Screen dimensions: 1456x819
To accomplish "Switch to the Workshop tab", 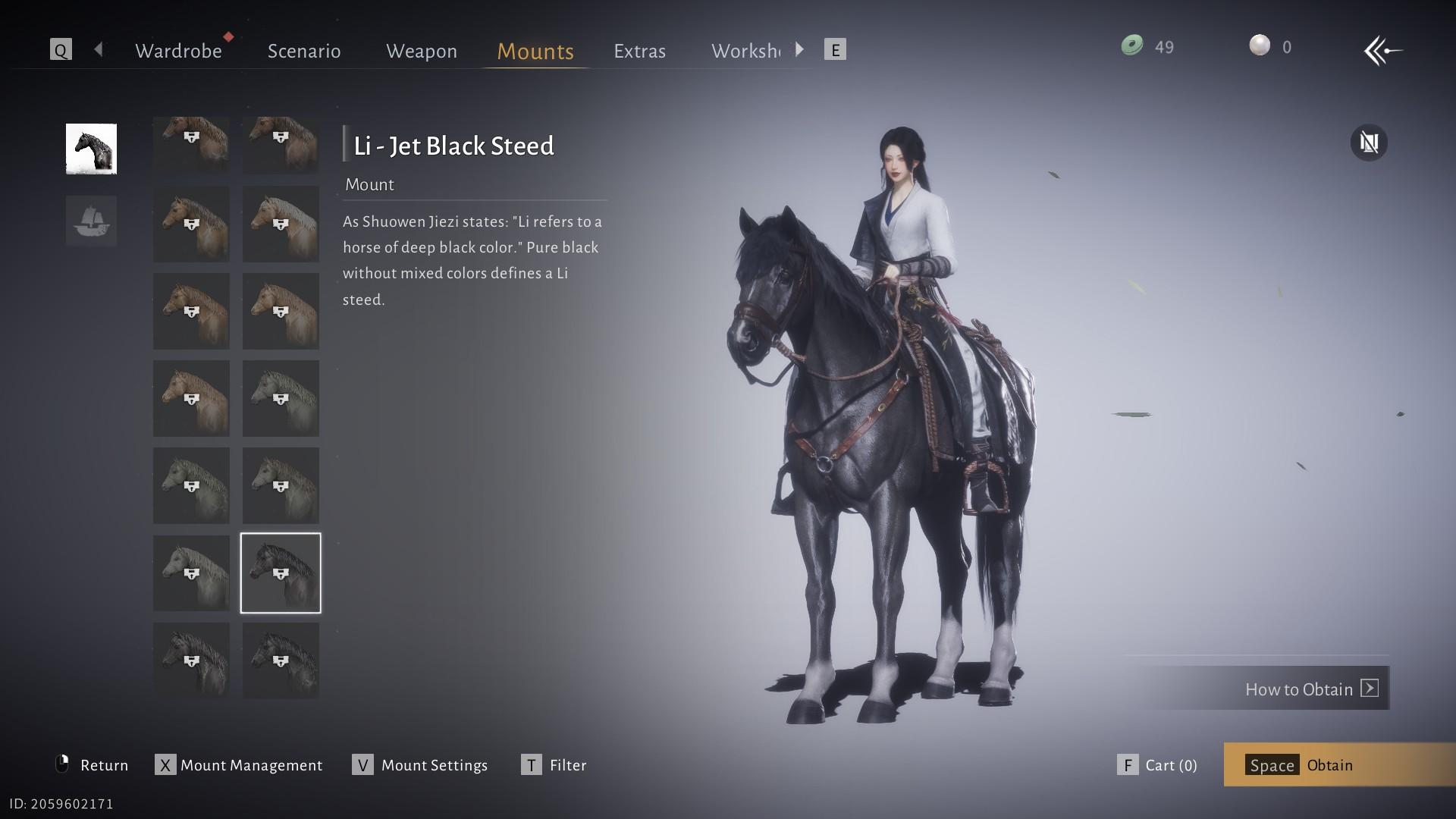I will 745,51.
